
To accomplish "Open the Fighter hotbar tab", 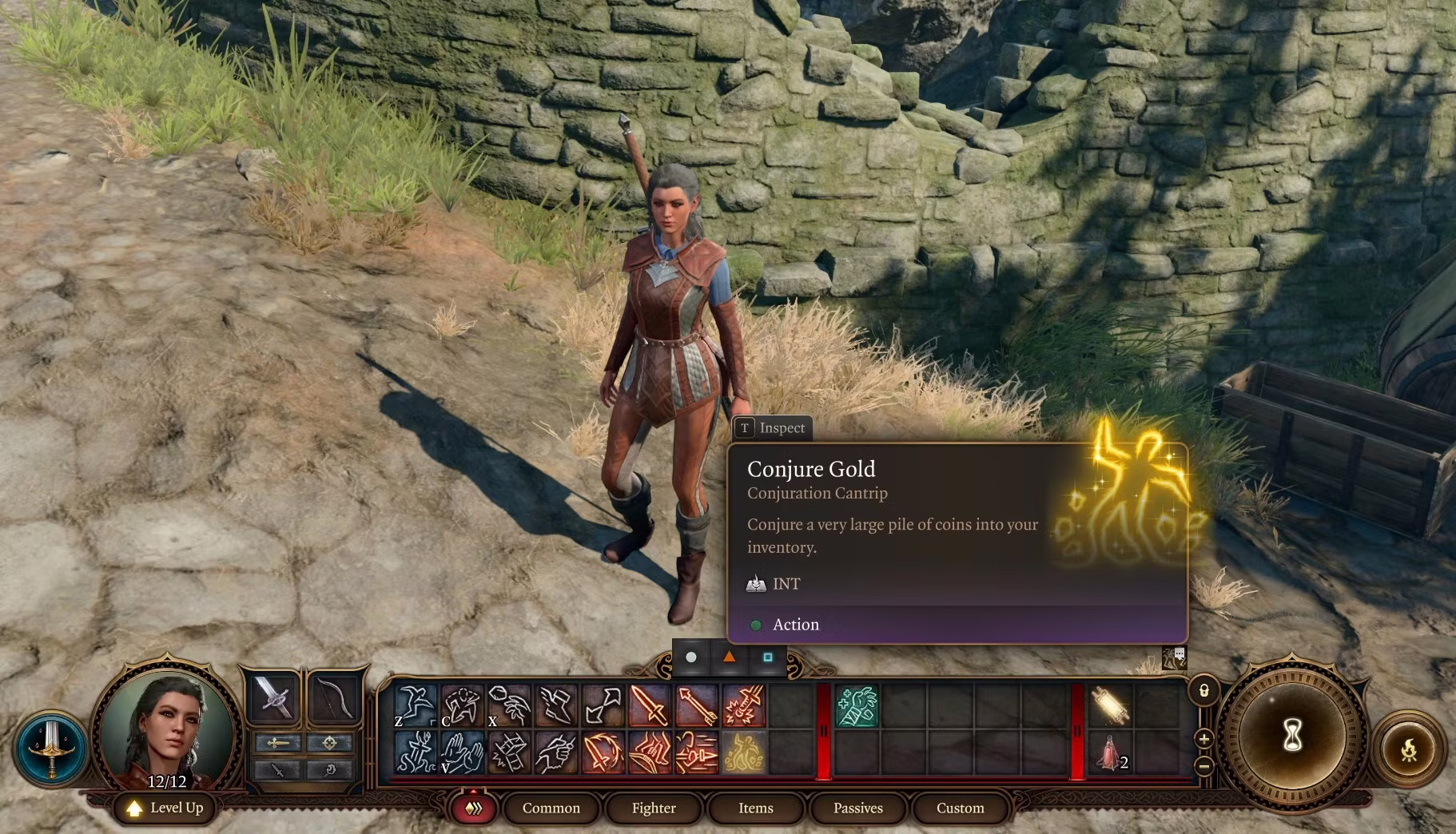I will 654,808.
